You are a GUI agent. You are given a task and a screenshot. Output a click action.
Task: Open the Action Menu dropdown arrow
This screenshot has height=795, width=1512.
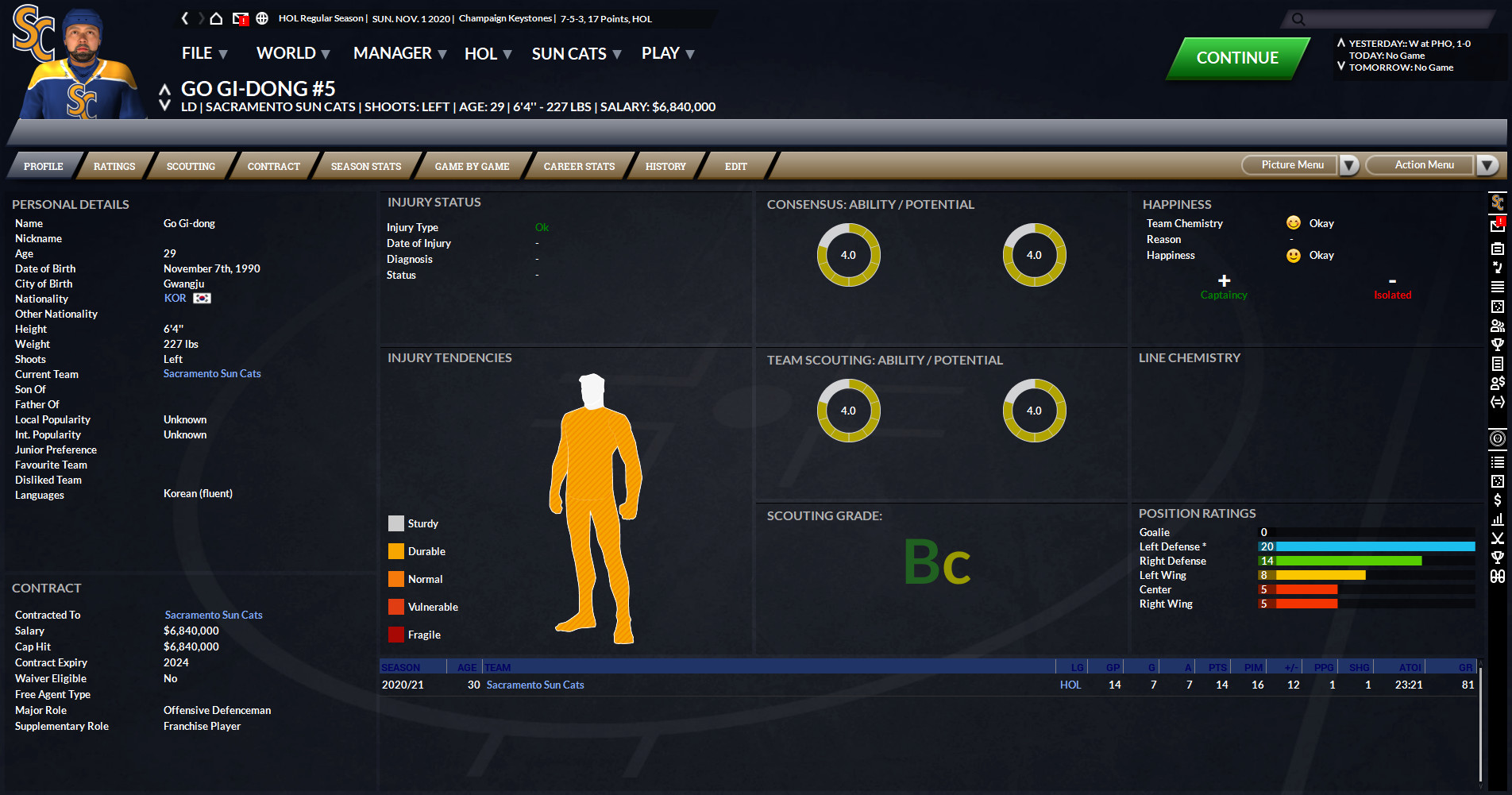[1487, 165]
